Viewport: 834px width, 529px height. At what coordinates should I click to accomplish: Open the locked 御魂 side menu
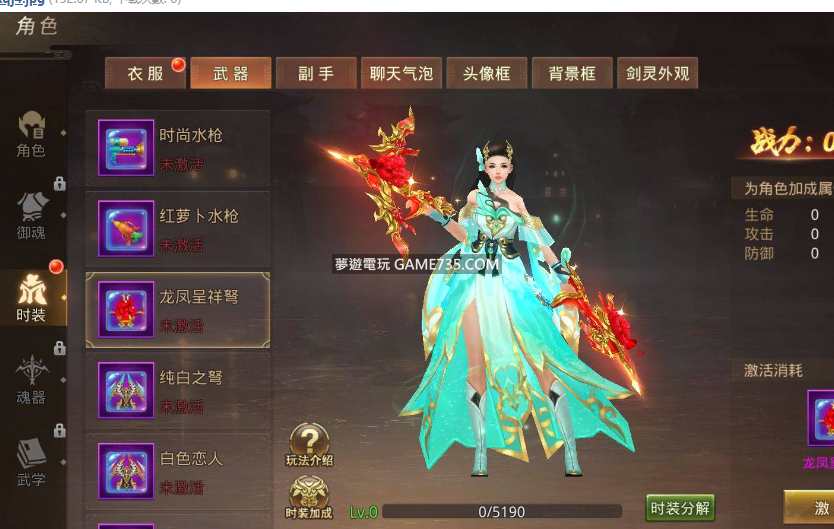(32, 215)
